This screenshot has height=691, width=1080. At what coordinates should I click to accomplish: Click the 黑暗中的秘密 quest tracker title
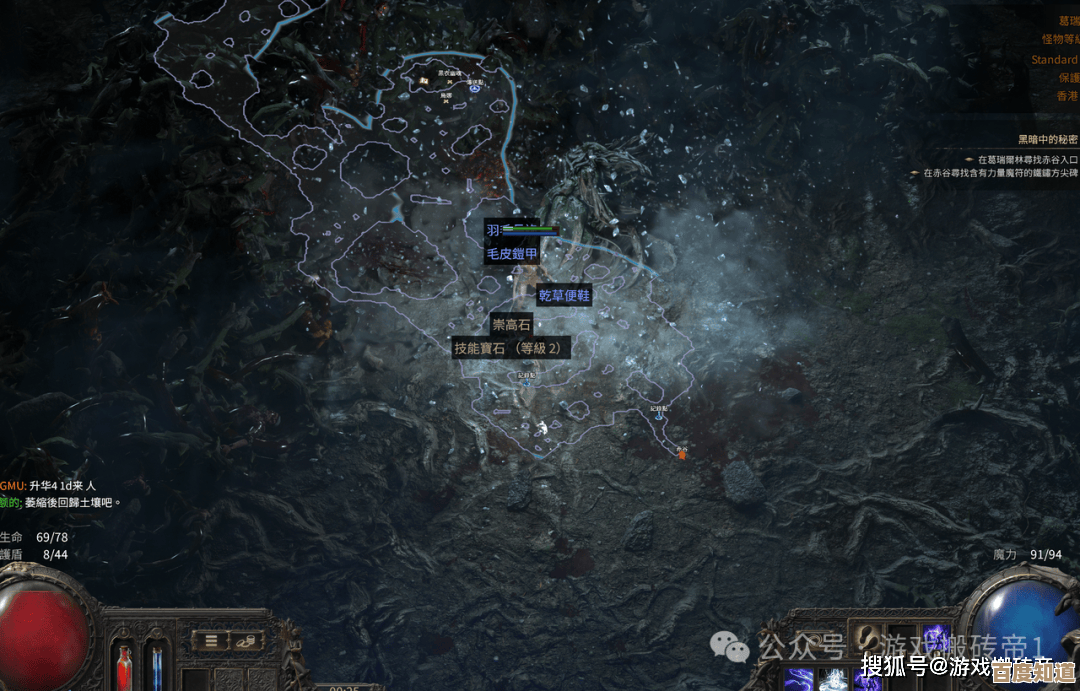point(1047,139)
